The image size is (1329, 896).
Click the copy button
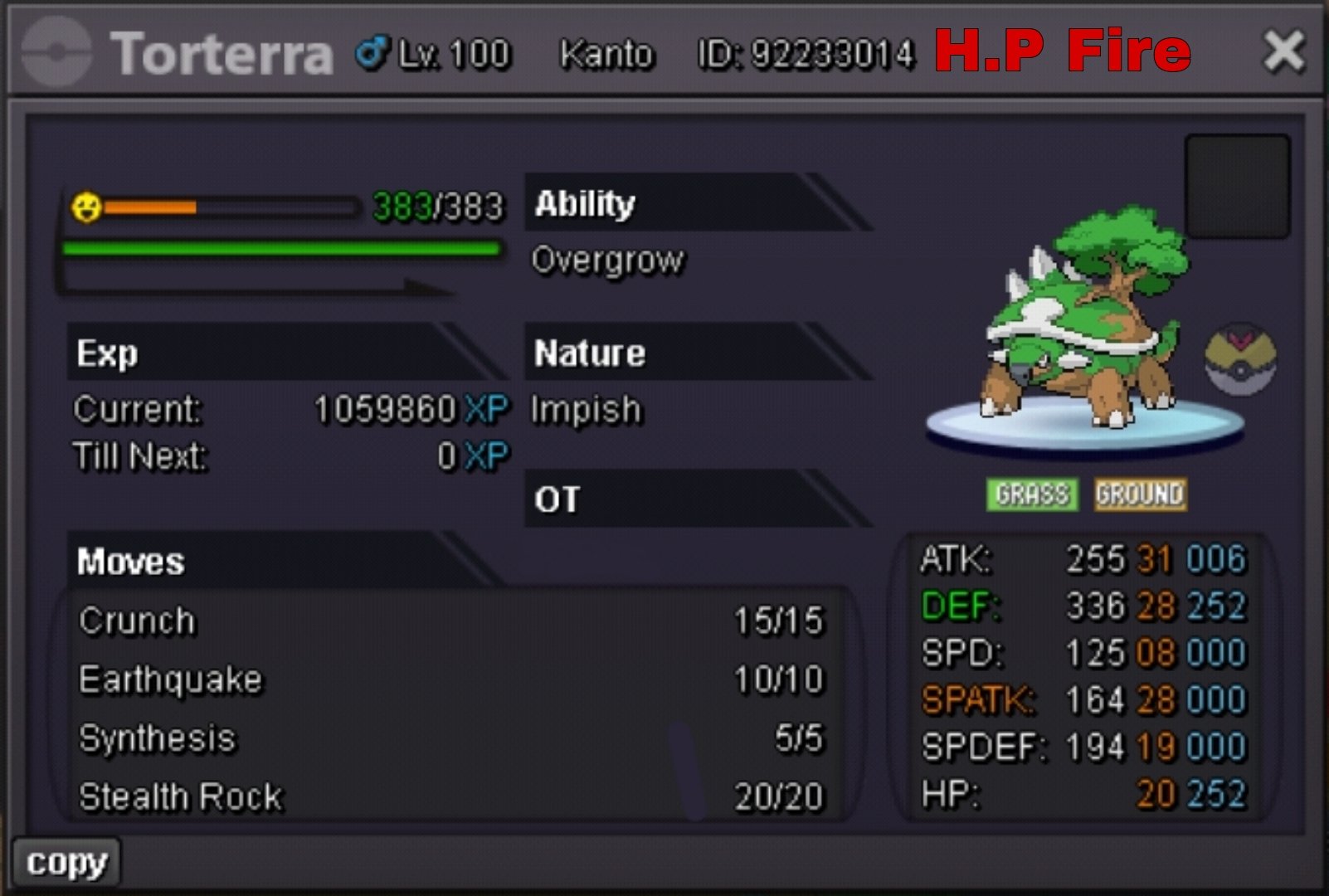tap(66, 861)
